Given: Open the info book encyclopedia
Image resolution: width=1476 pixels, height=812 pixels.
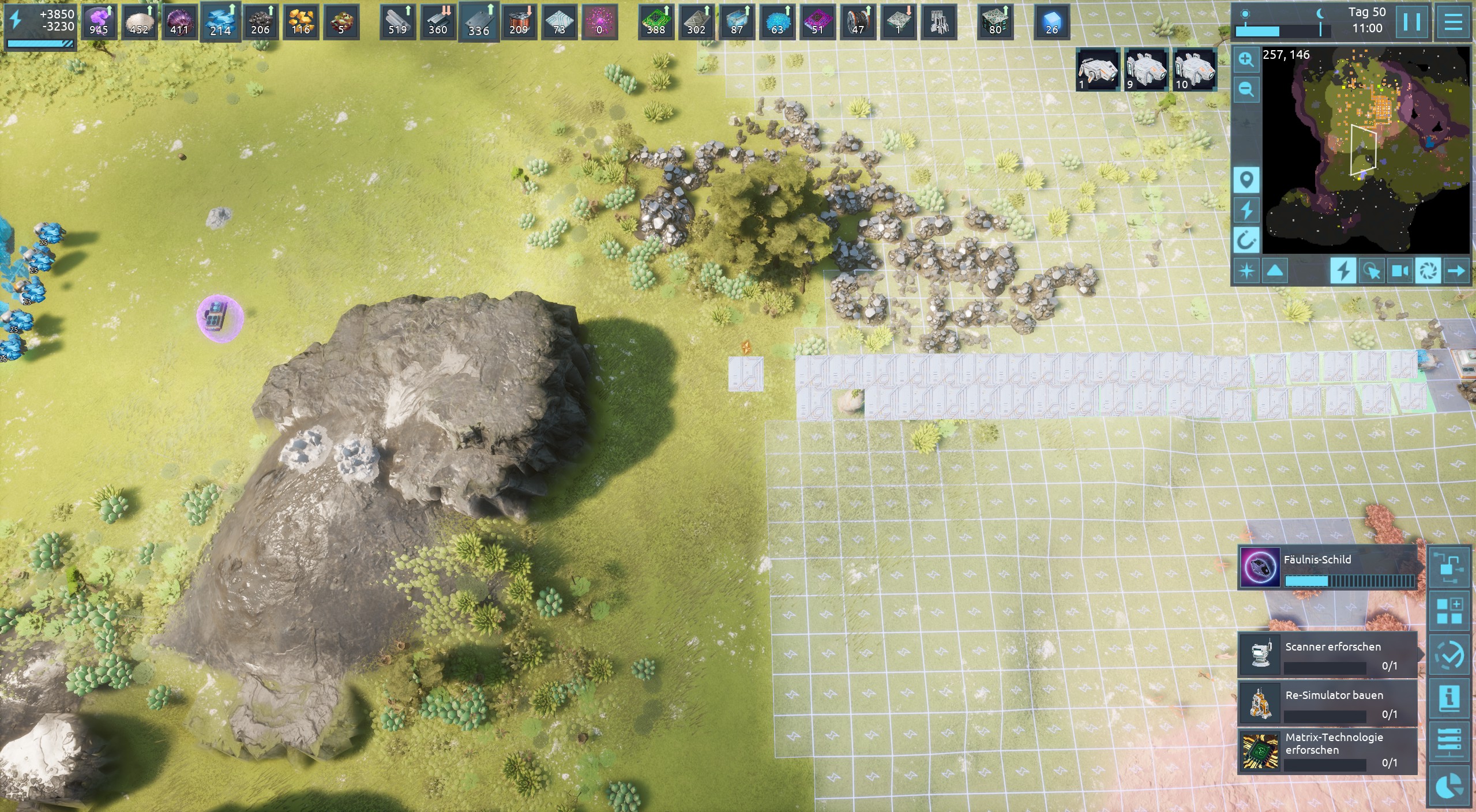Looking at the screenshot, I should 1449,698.
